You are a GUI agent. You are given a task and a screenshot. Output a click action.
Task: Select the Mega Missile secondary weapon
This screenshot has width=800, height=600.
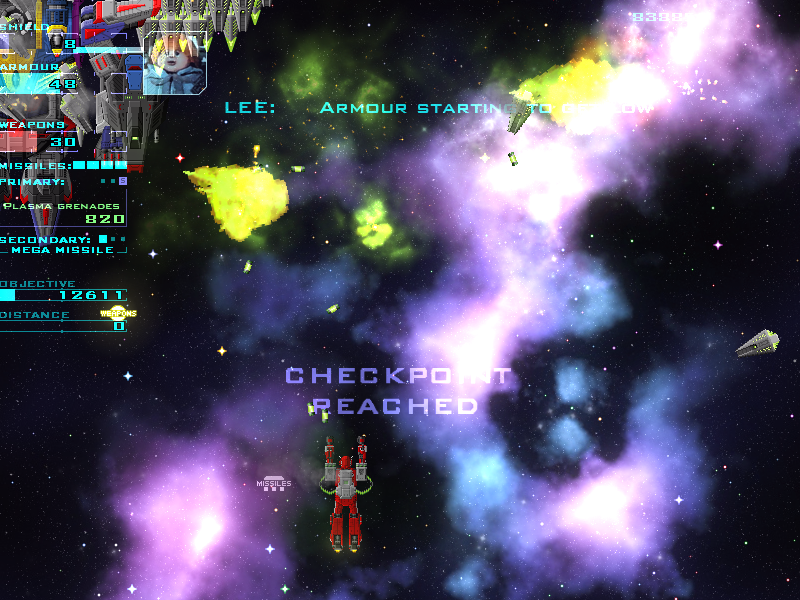(64, 249)
